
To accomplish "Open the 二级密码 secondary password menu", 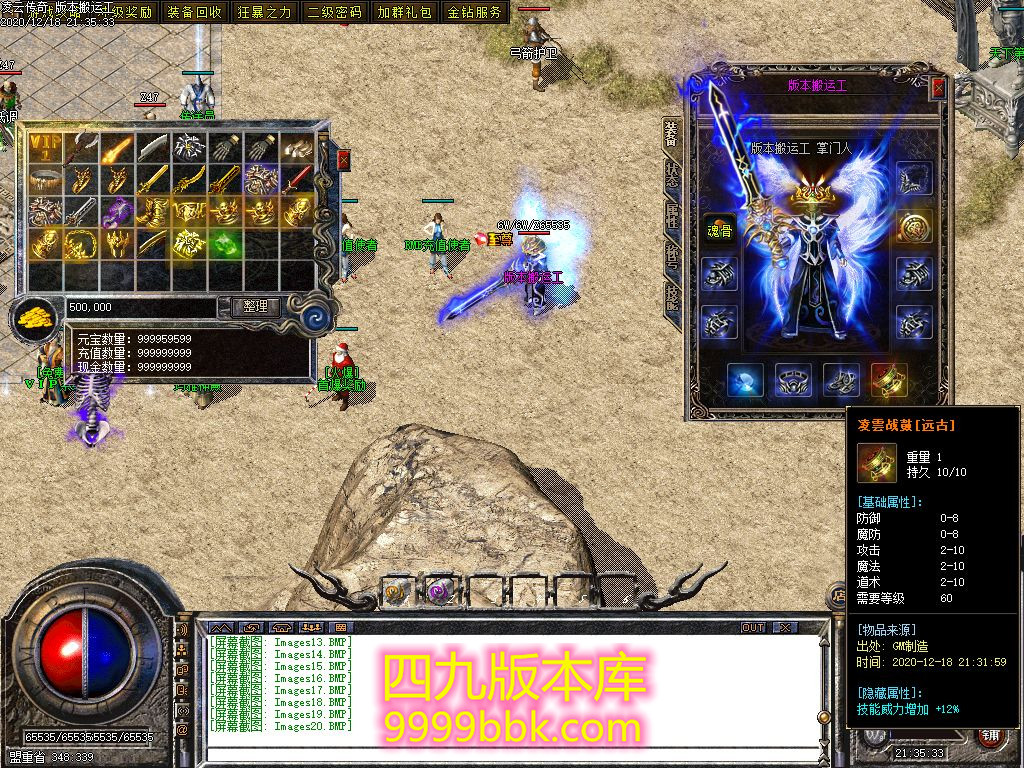I will pyautogui.click(x=334, y=12).
